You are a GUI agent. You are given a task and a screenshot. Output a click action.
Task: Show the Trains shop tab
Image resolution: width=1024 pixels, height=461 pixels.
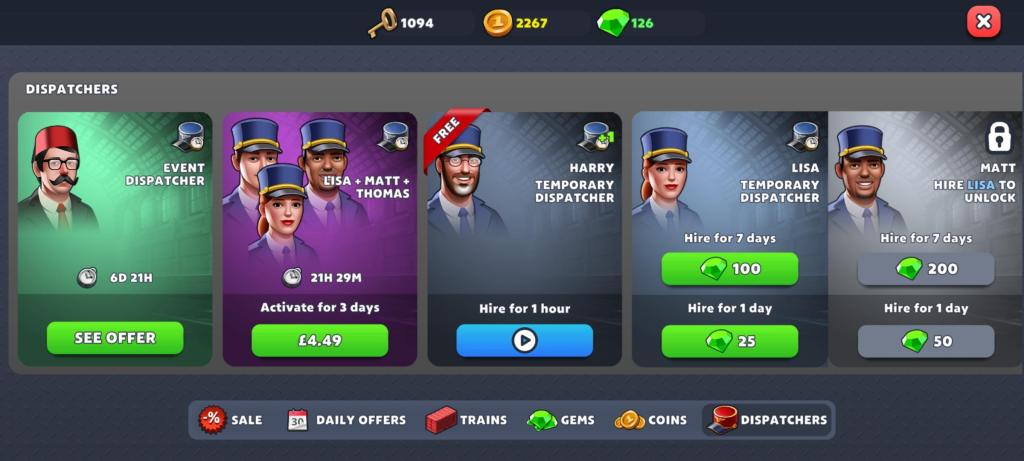coord(466,420)
